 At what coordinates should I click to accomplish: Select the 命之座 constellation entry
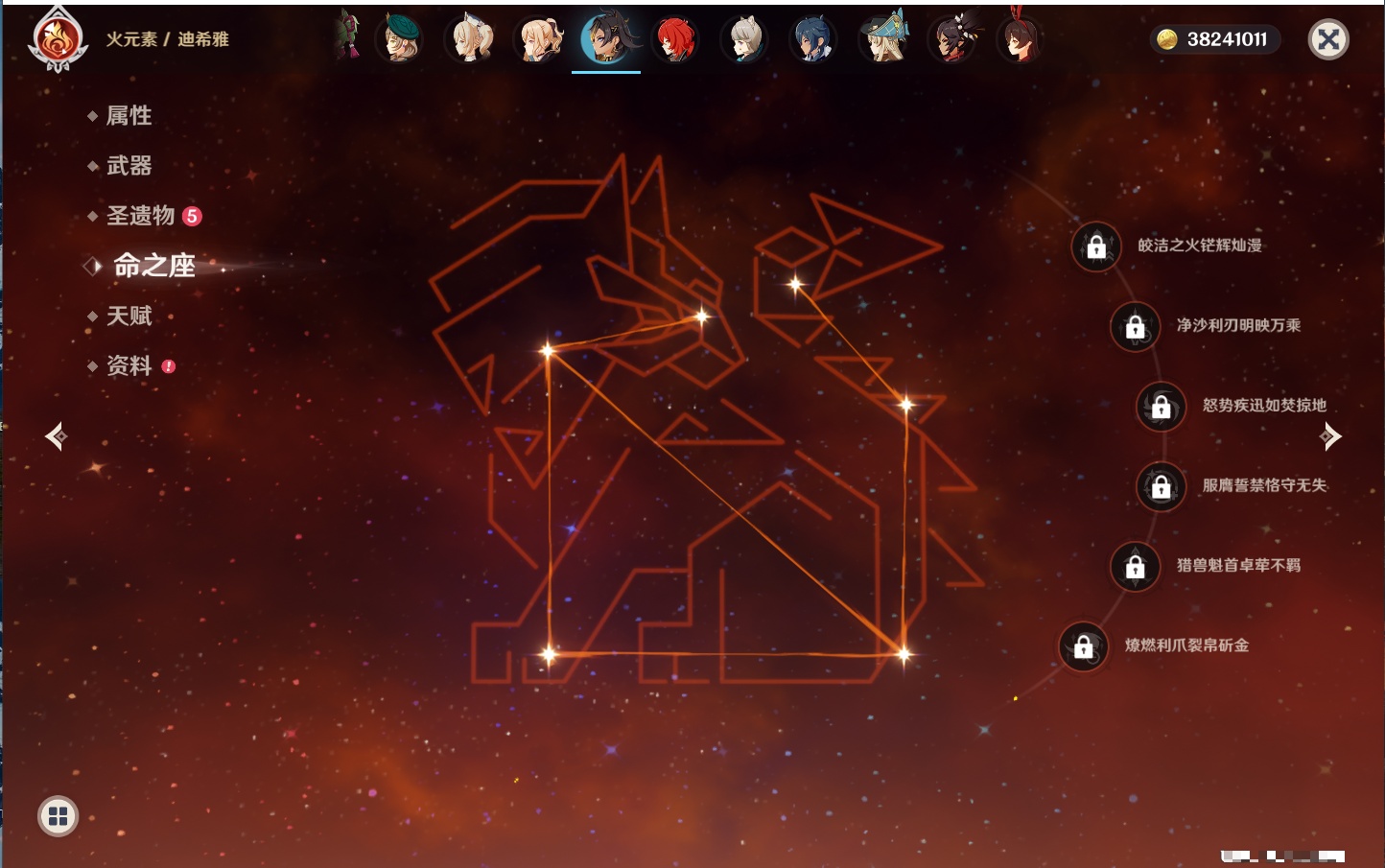tap(153, 266)
